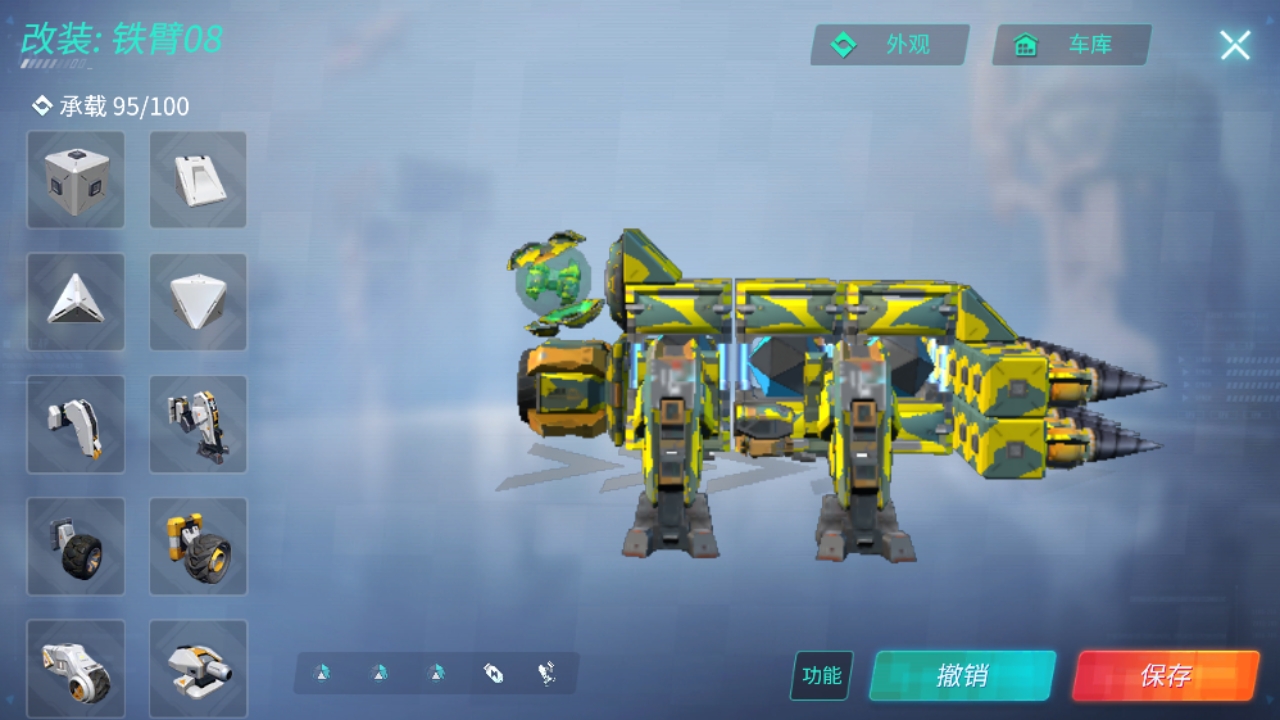Choose the white thruster part

pyautogui.click(x=76, y=668)
